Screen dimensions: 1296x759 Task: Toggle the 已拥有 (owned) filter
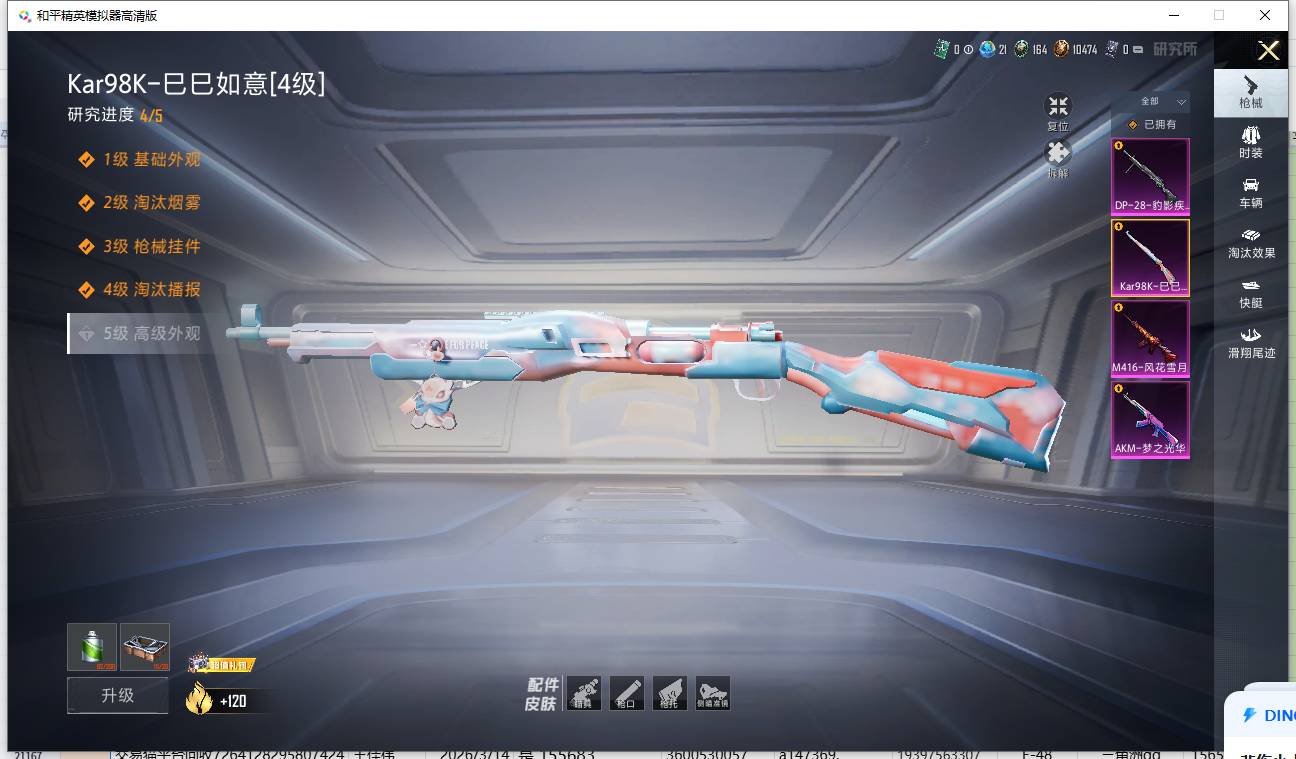point(1151,125)
